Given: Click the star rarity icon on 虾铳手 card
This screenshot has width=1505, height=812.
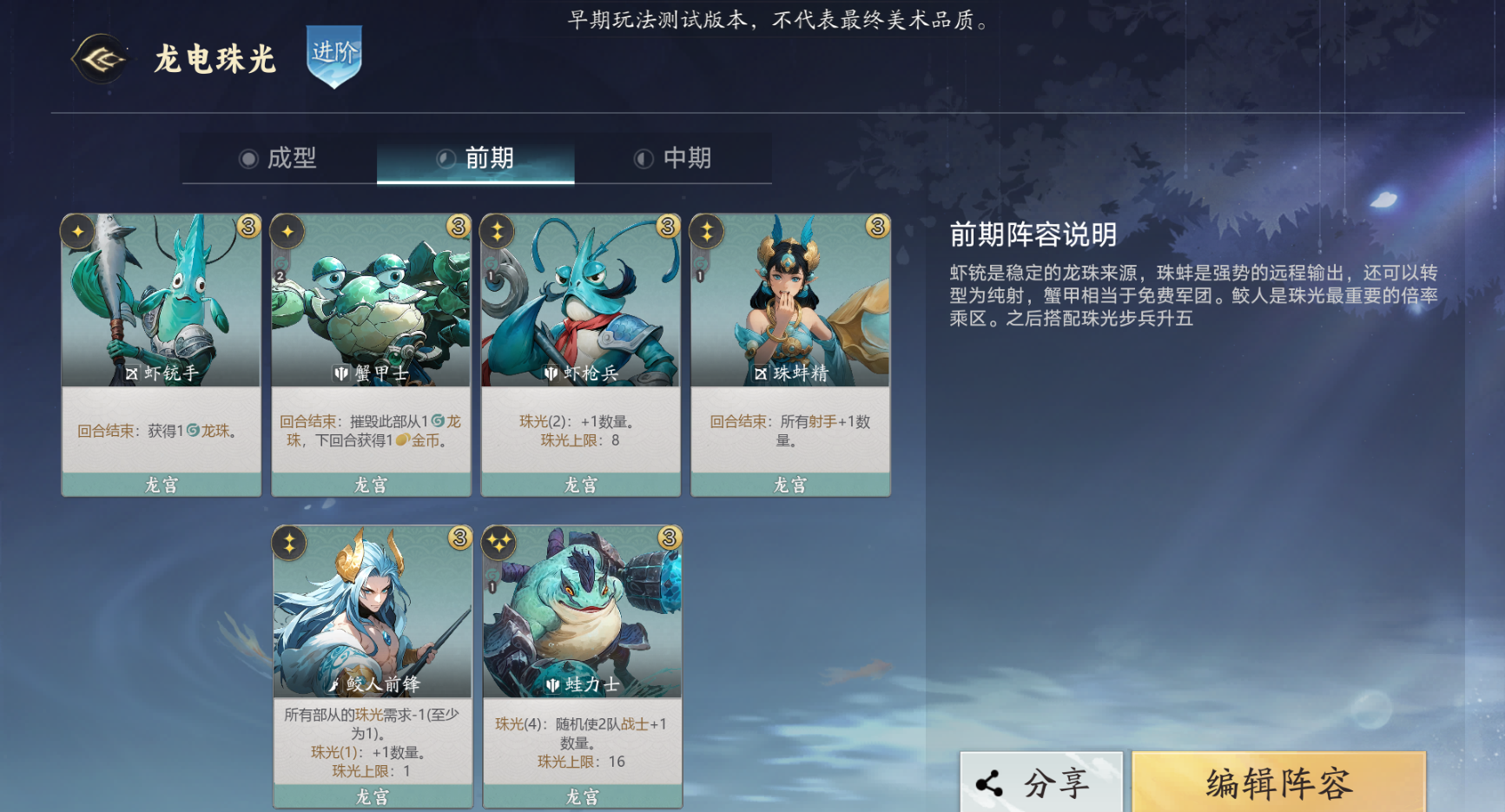Looking at the screenshot, I should 78,230.
